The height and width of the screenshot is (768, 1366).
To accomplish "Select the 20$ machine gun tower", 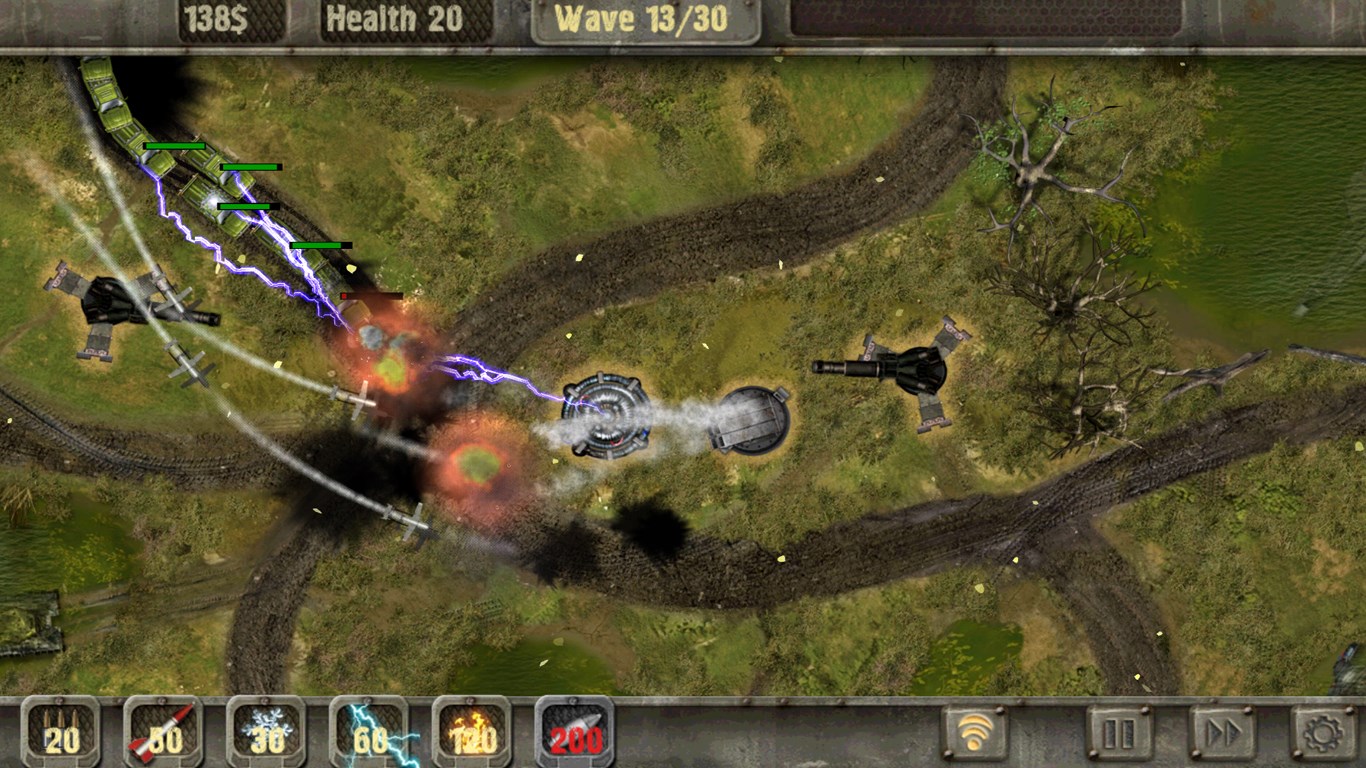I will (x=61, y=732).
